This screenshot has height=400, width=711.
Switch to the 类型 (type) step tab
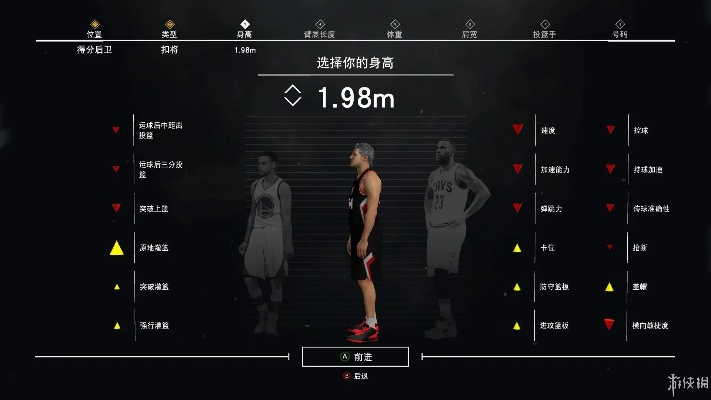[x=169, y=28]
